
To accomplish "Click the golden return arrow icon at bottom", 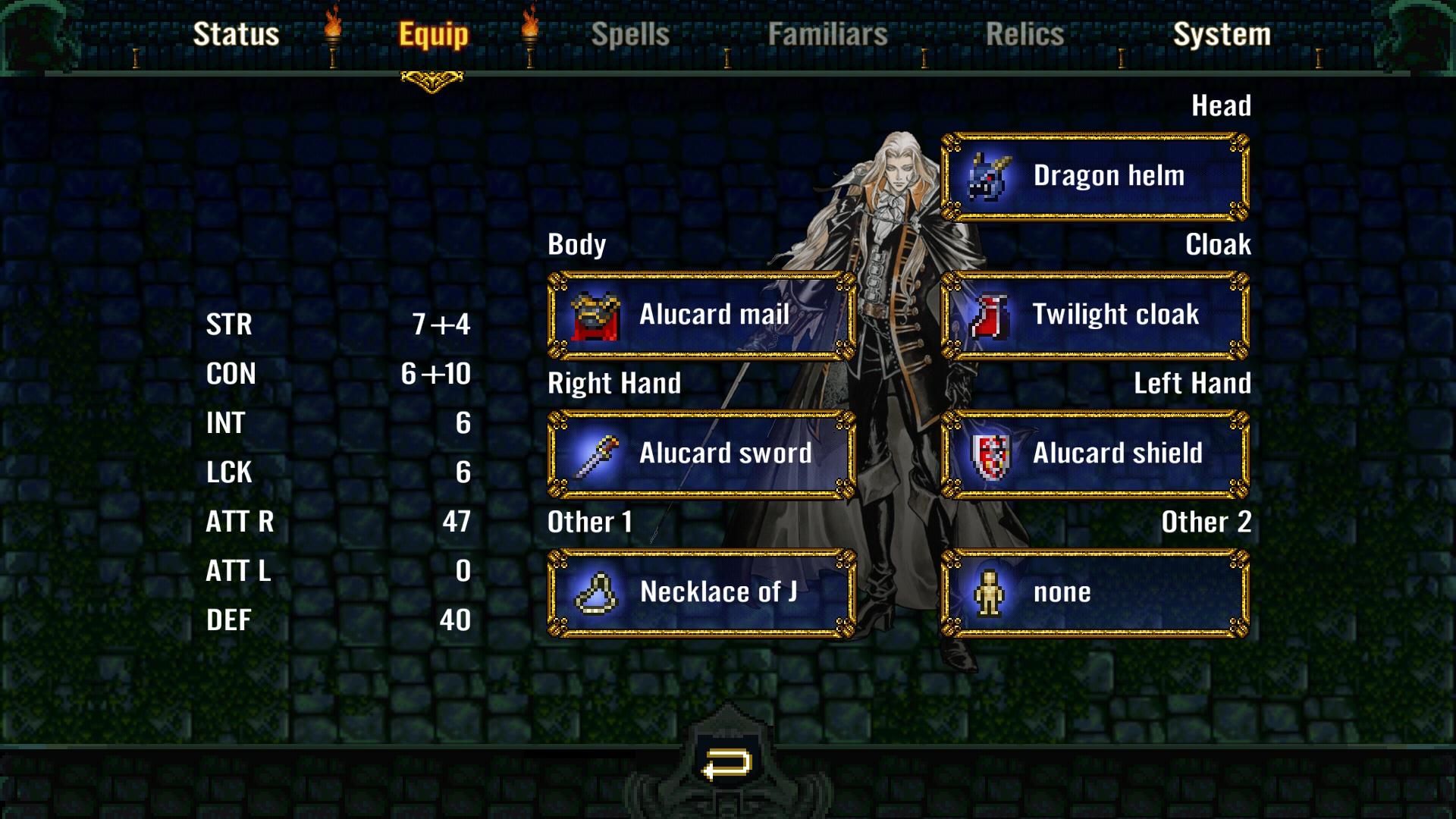I will (x=726, y=762).
